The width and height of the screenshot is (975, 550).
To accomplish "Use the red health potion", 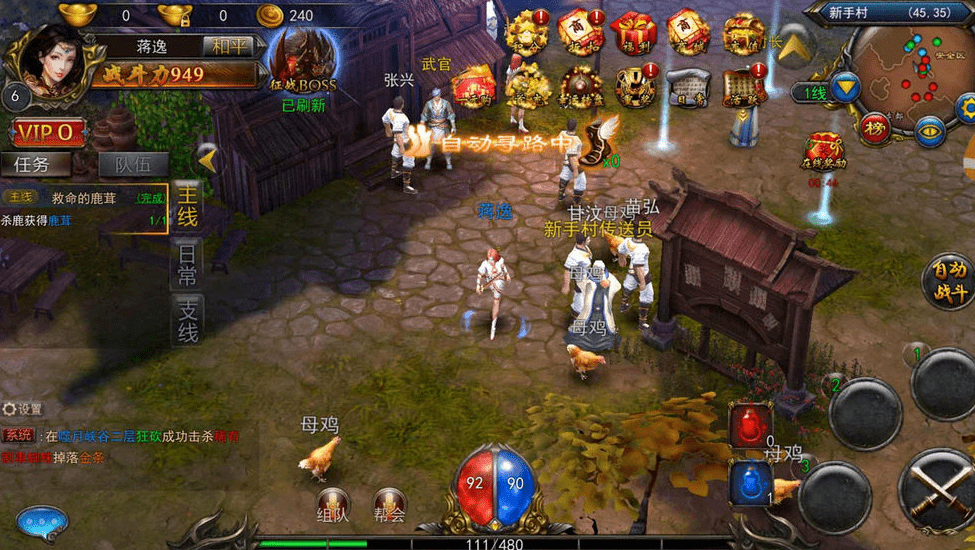I will [750, 423].
